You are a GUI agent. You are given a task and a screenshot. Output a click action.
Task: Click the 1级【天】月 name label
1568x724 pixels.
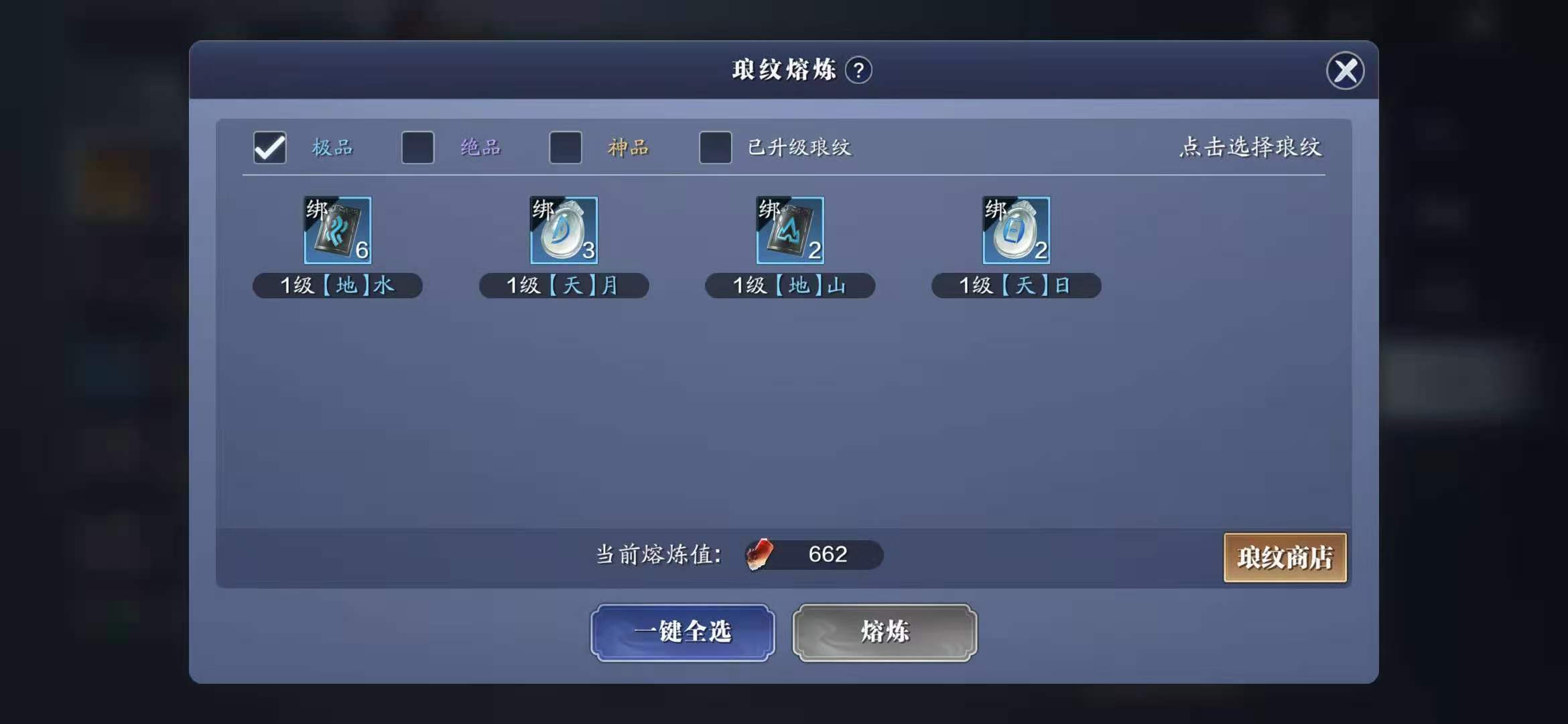point(564,285)
